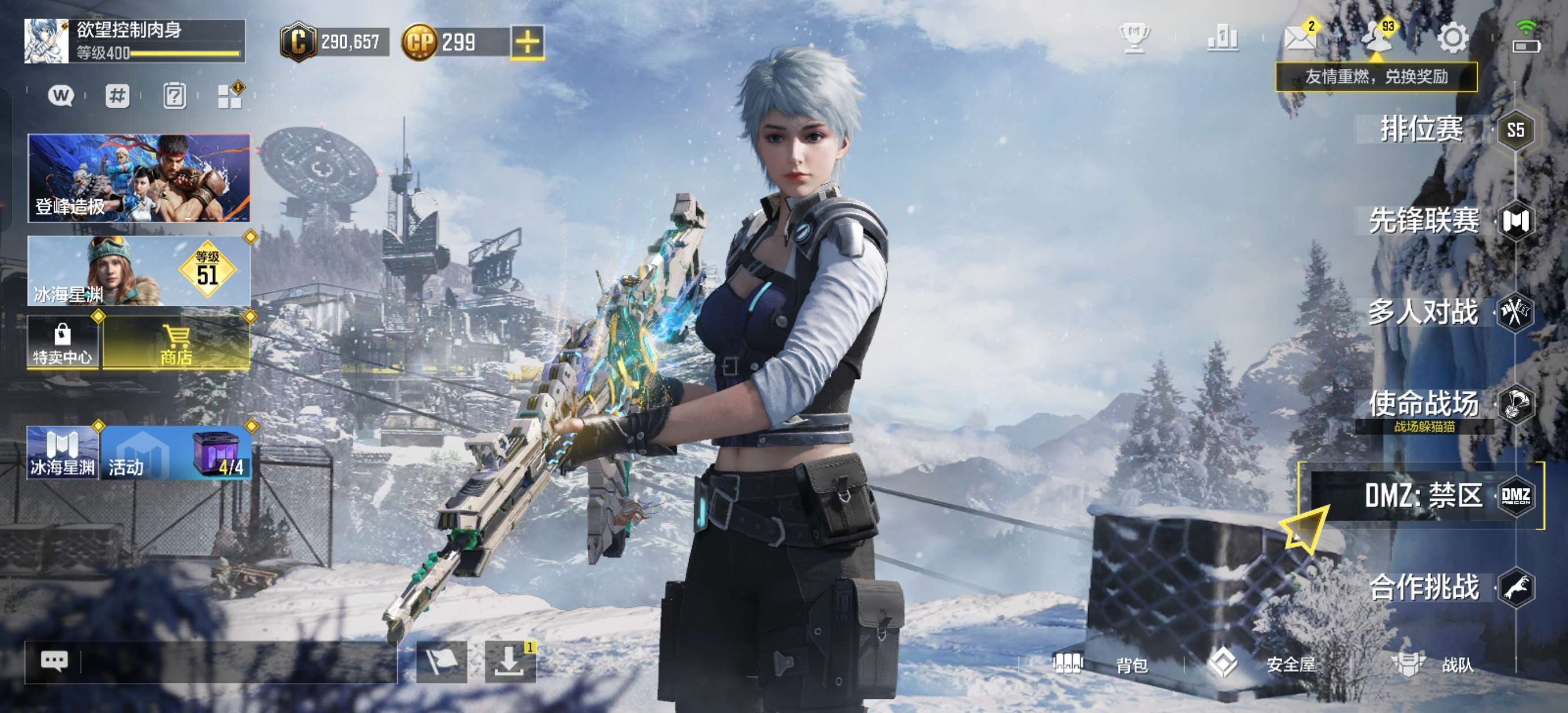Open the 商店 store
The height and width of the screenshot is (713, 1568).
(x=177, y=343)
